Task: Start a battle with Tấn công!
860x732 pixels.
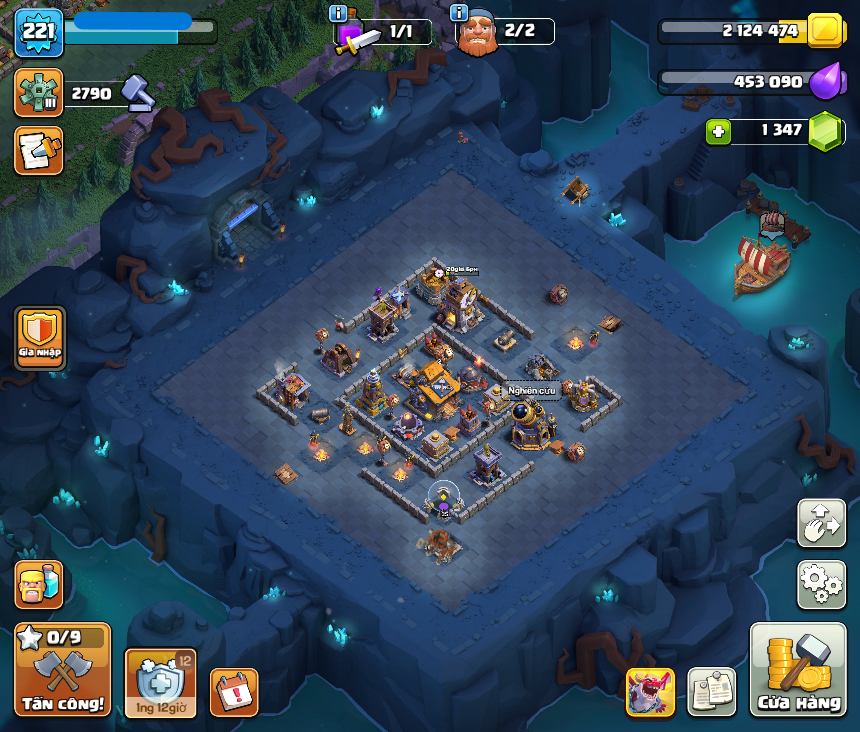Action: (62, 670)
